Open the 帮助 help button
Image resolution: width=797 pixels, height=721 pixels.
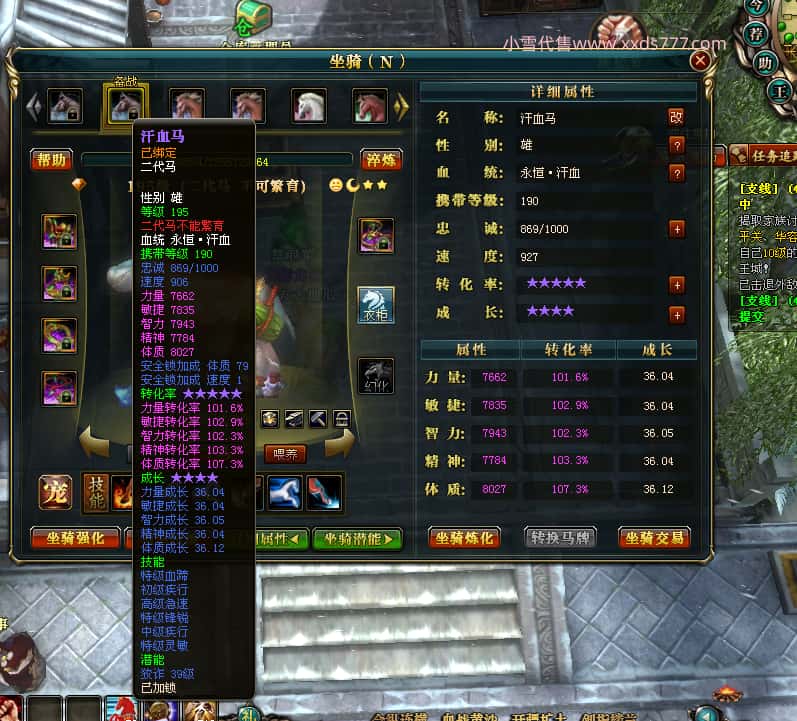click(51, 159)
